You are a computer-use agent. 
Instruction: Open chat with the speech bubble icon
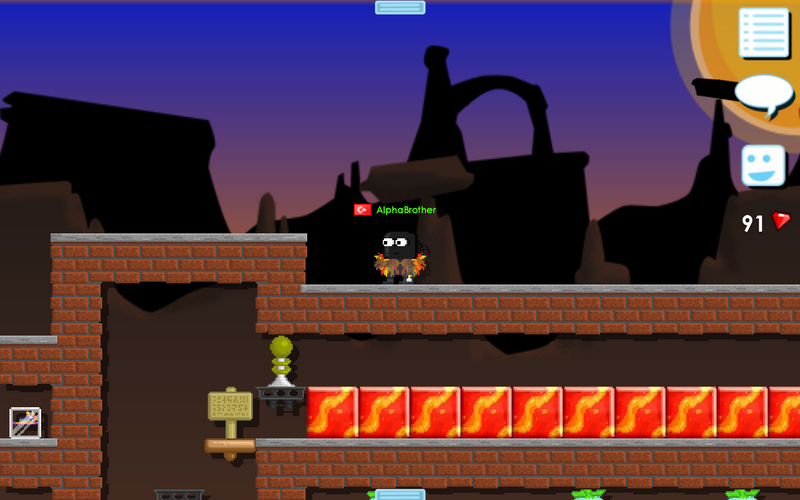(764, 93)
